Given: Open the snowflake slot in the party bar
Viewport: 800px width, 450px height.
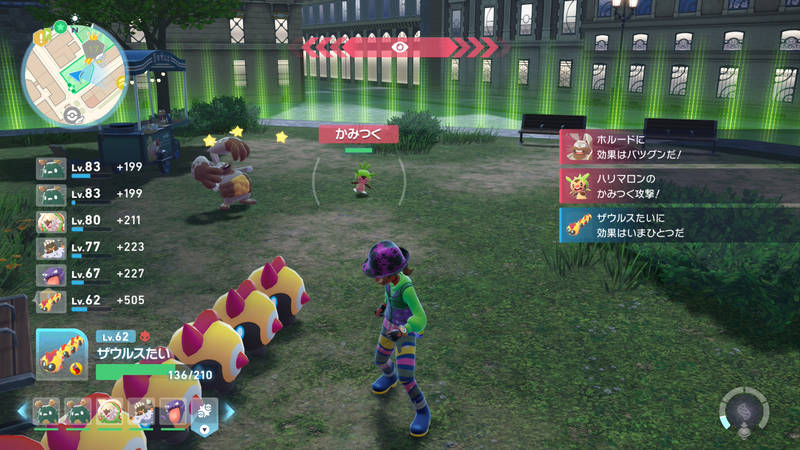Looking at the screenshot, I should point(203,410).
